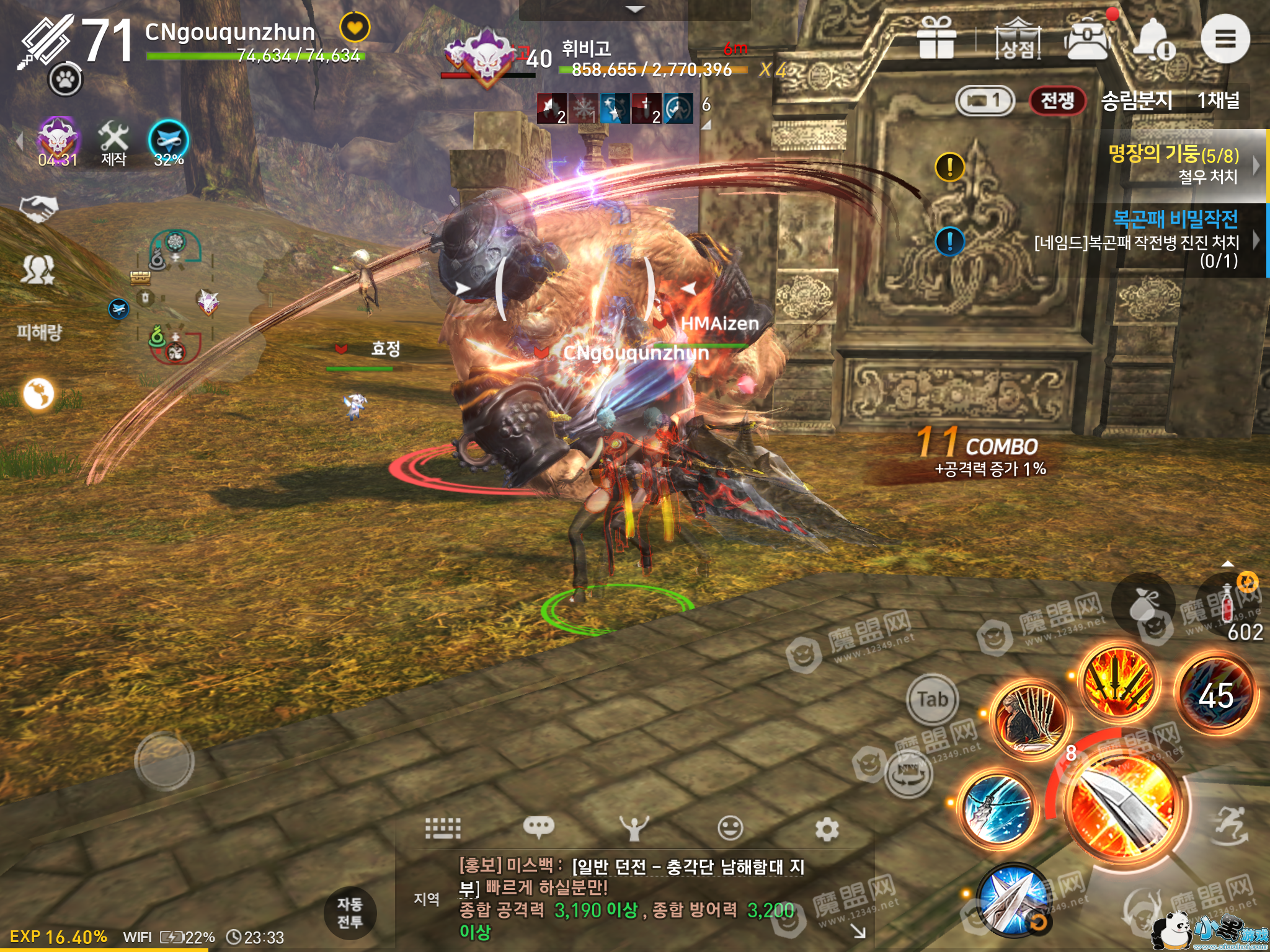Screen dimensions: 1270x952
Task: Open the gear chat settings
Action: 826,829
